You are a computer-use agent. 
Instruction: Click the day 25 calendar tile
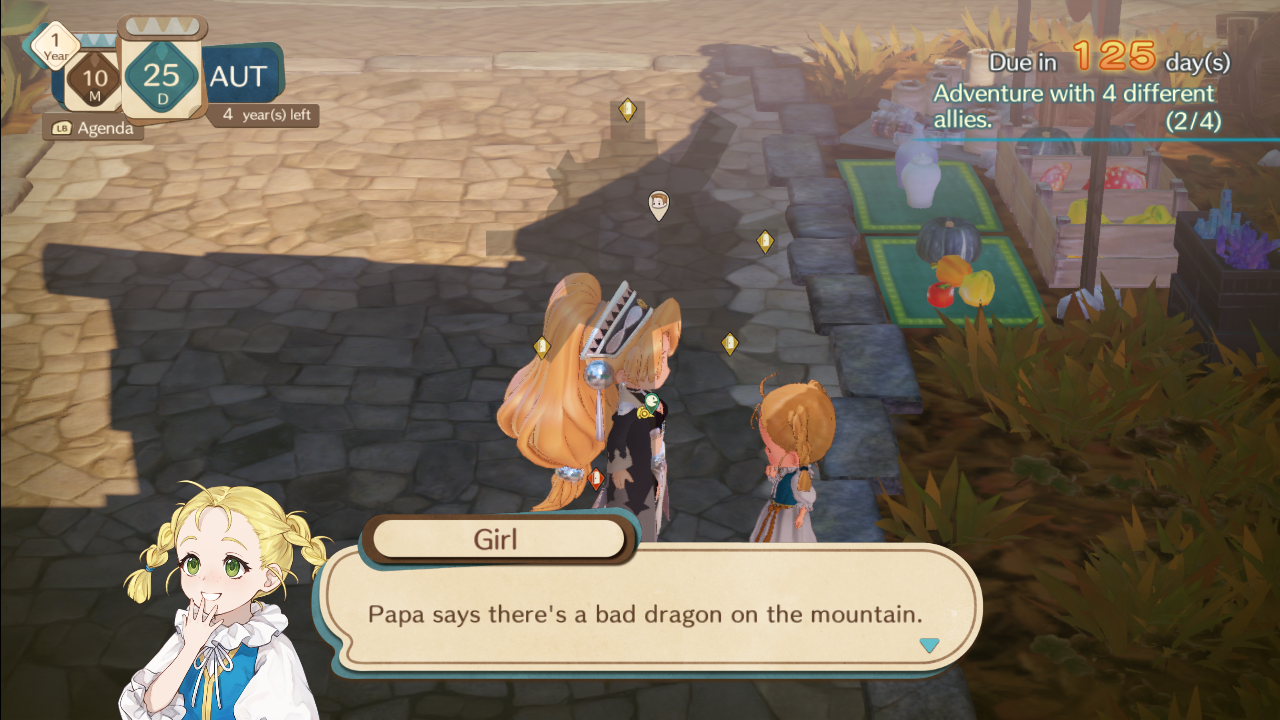(x=161, y=76)
